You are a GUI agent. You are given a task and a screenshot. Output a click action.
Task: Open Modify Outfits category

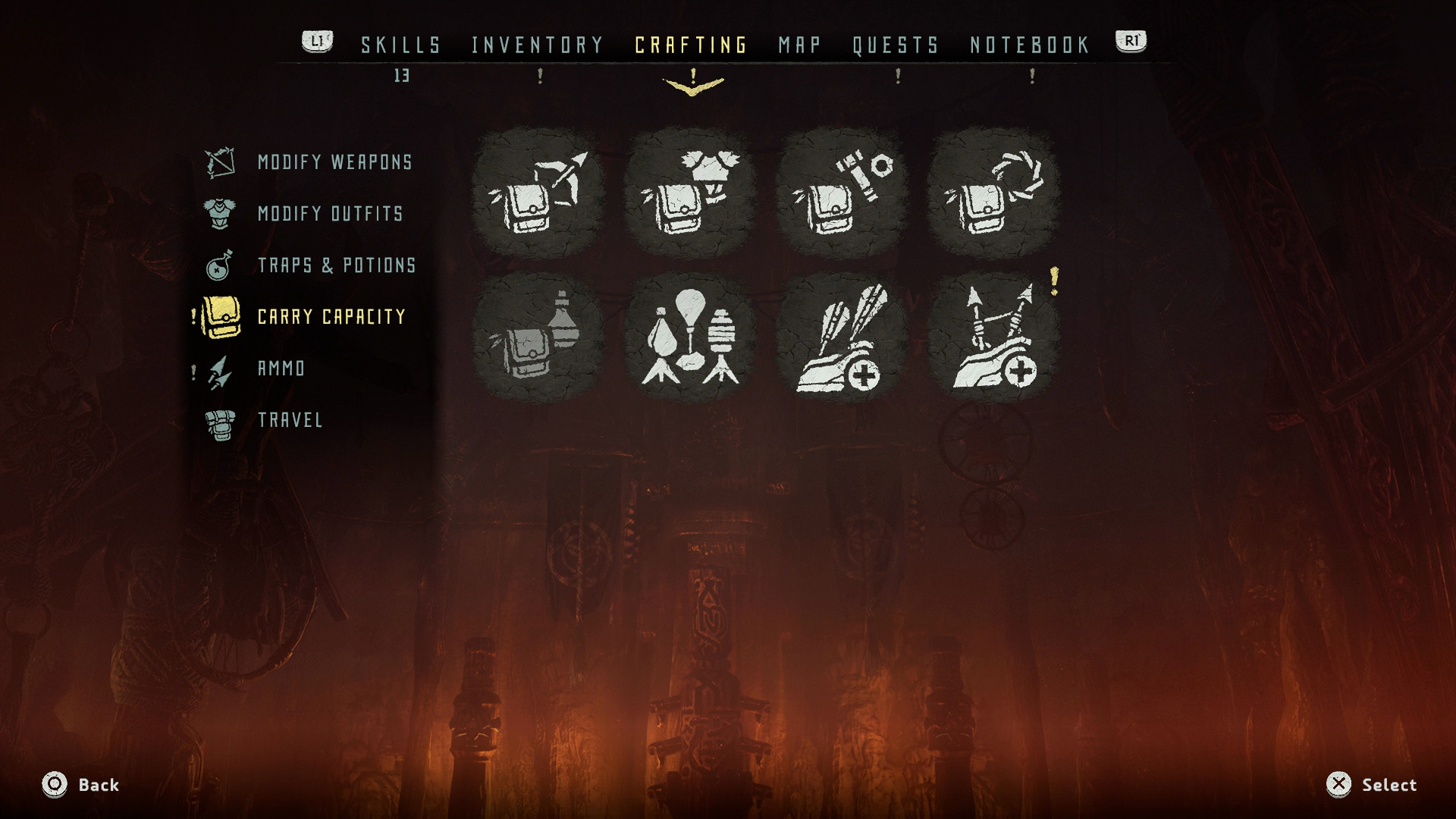[x=330, y=214]
